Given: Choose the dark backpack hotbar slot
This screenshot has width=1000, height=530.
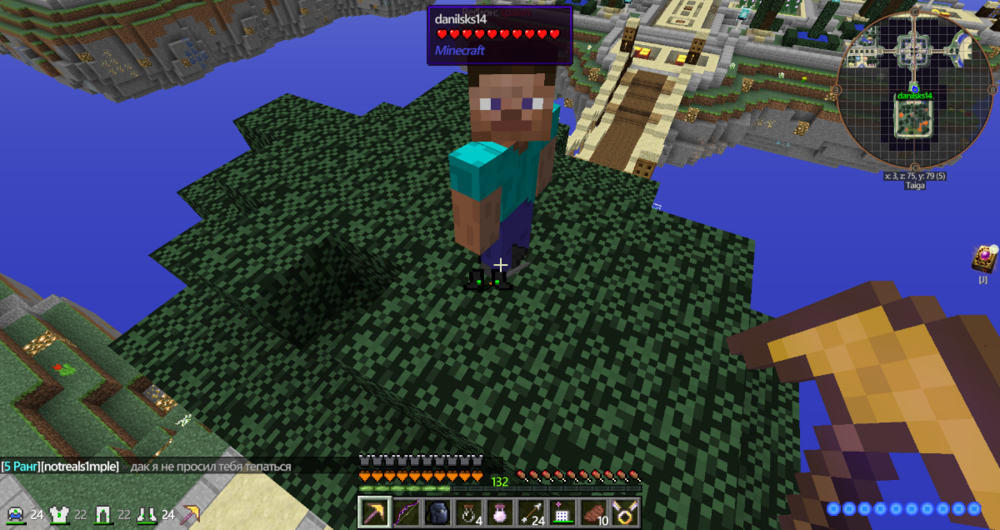Looking at the screenshot, I should 438,513.
